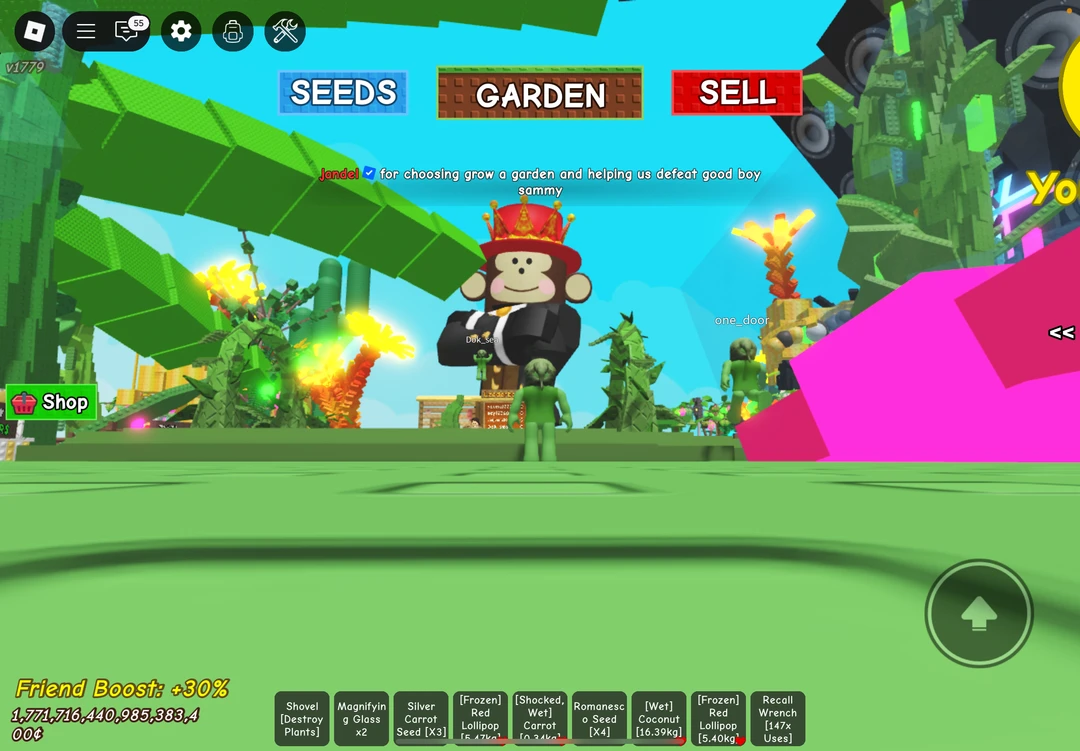The height and width of the screenshot is (751, 1080).
Task: Select the Wet Coconut slot
Action: (x=659, y=718)
